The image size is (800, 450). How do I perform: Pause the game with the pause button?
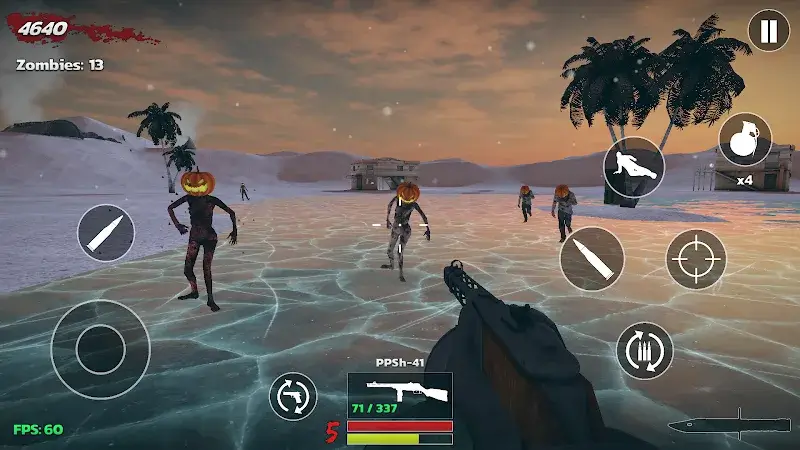[768, 32]
